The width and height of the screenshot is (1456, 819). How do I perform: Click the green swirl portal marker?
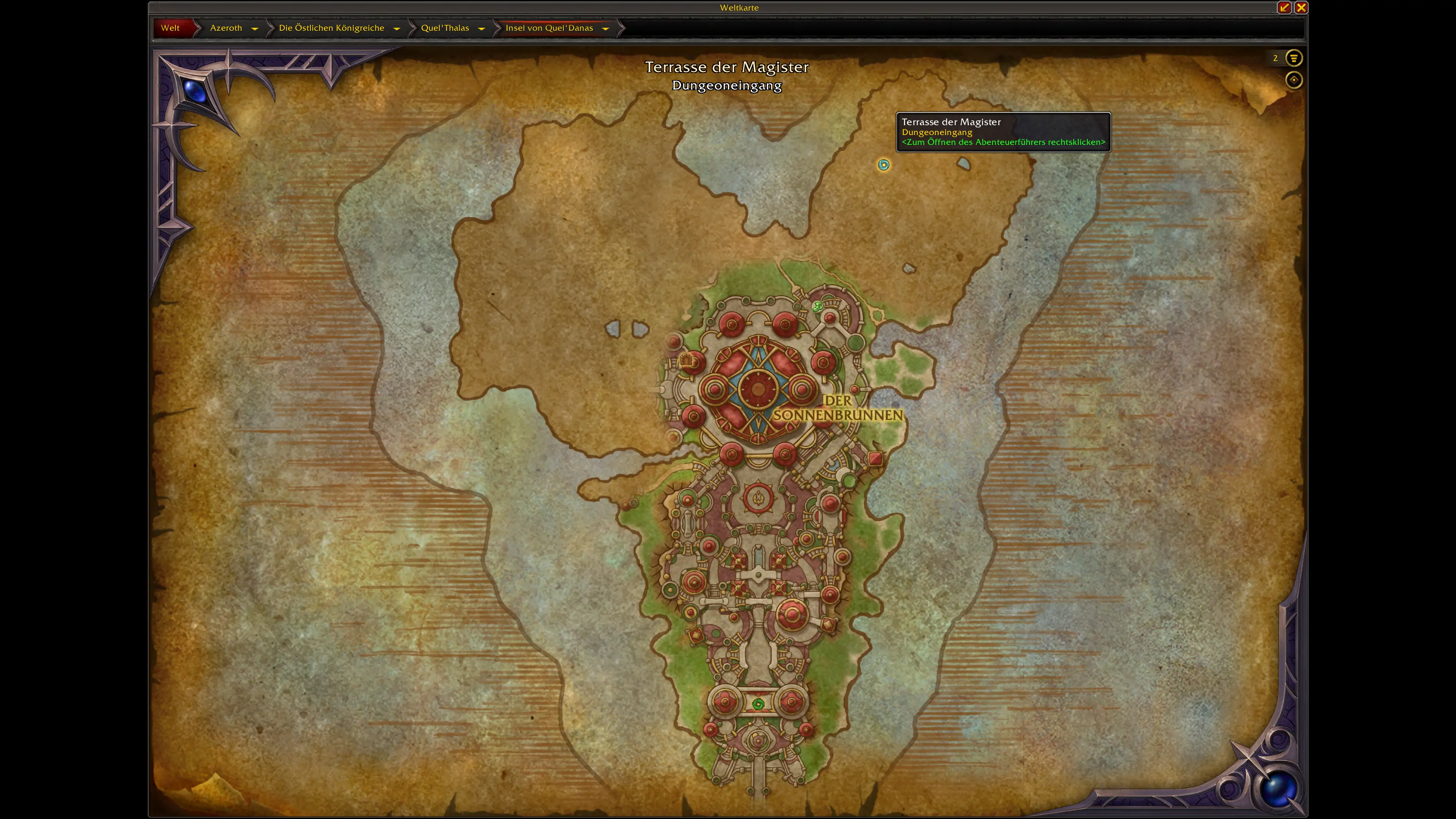point(758,704)
